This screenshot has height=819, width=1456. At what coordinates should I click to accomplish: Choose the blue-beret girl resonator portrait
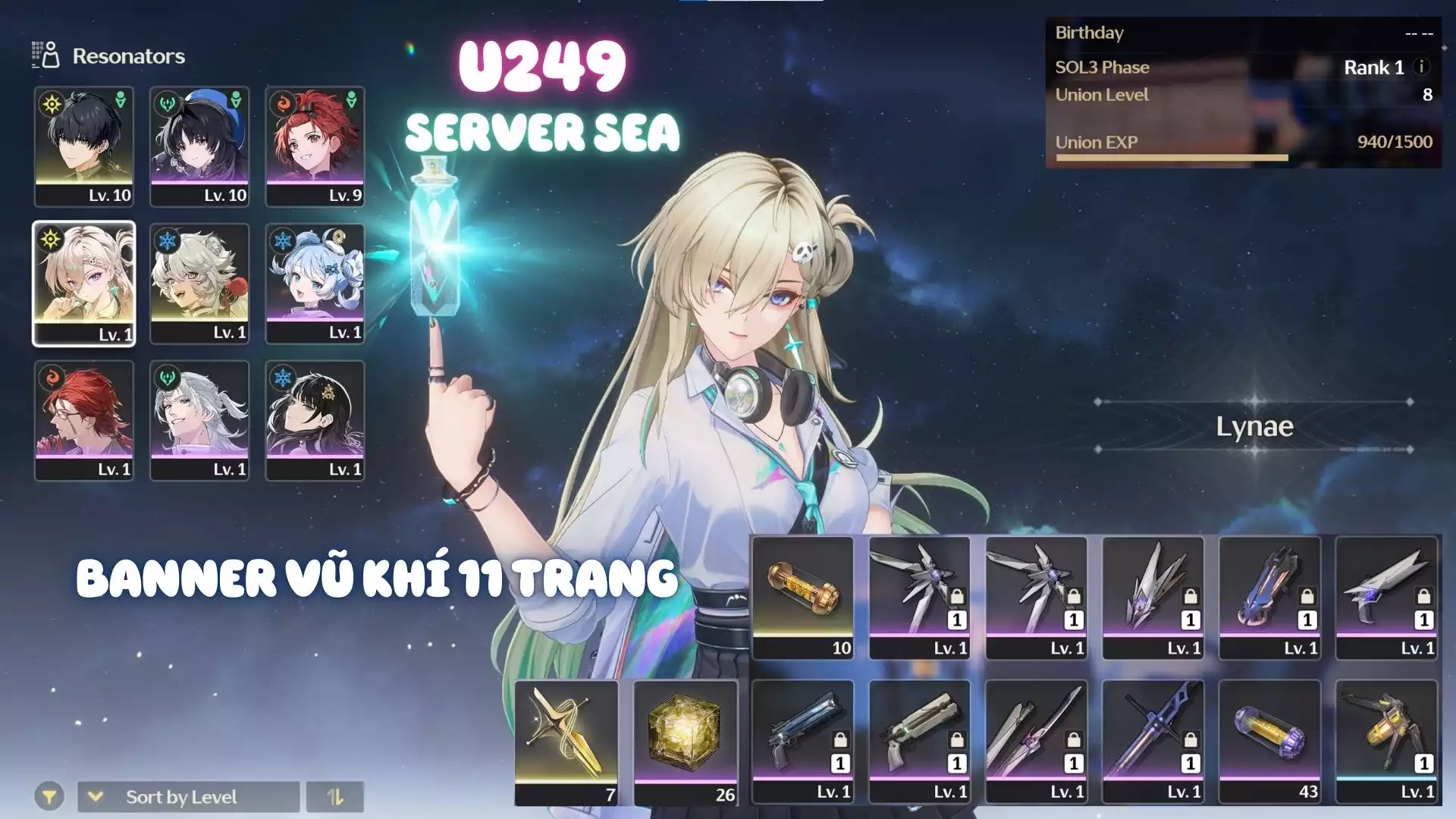[x=199, y=146]
